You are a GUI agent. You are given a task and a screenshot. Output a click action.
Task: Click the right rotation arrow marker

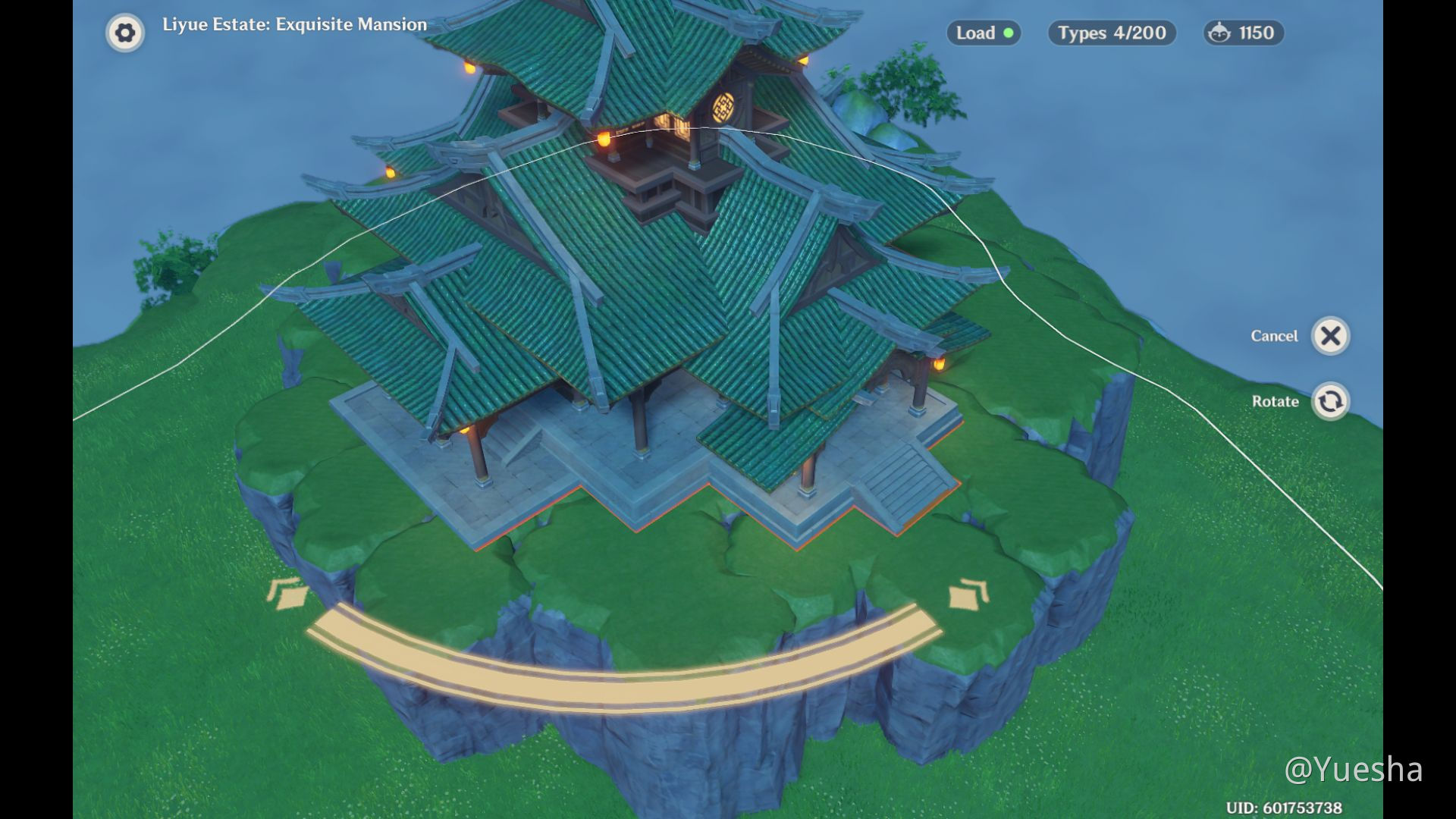969,594
